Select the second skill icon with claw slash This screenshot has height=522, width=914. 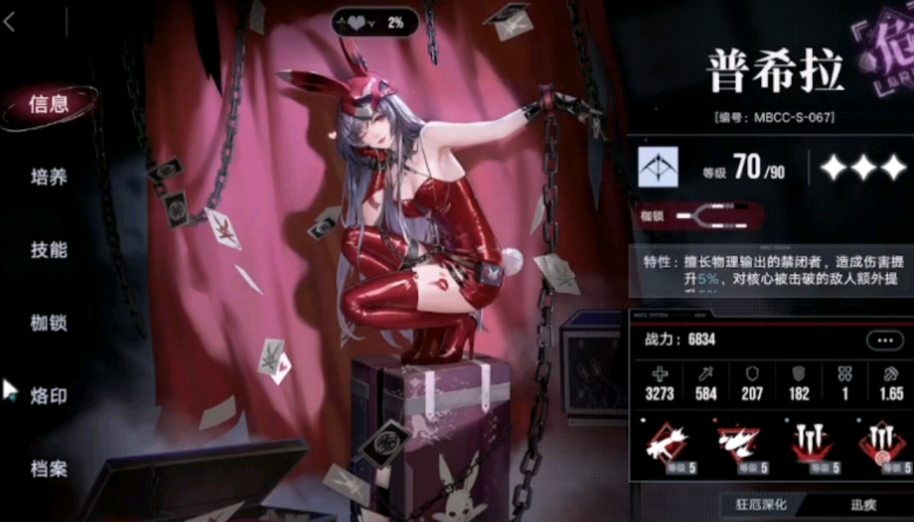tap(739, 441)
